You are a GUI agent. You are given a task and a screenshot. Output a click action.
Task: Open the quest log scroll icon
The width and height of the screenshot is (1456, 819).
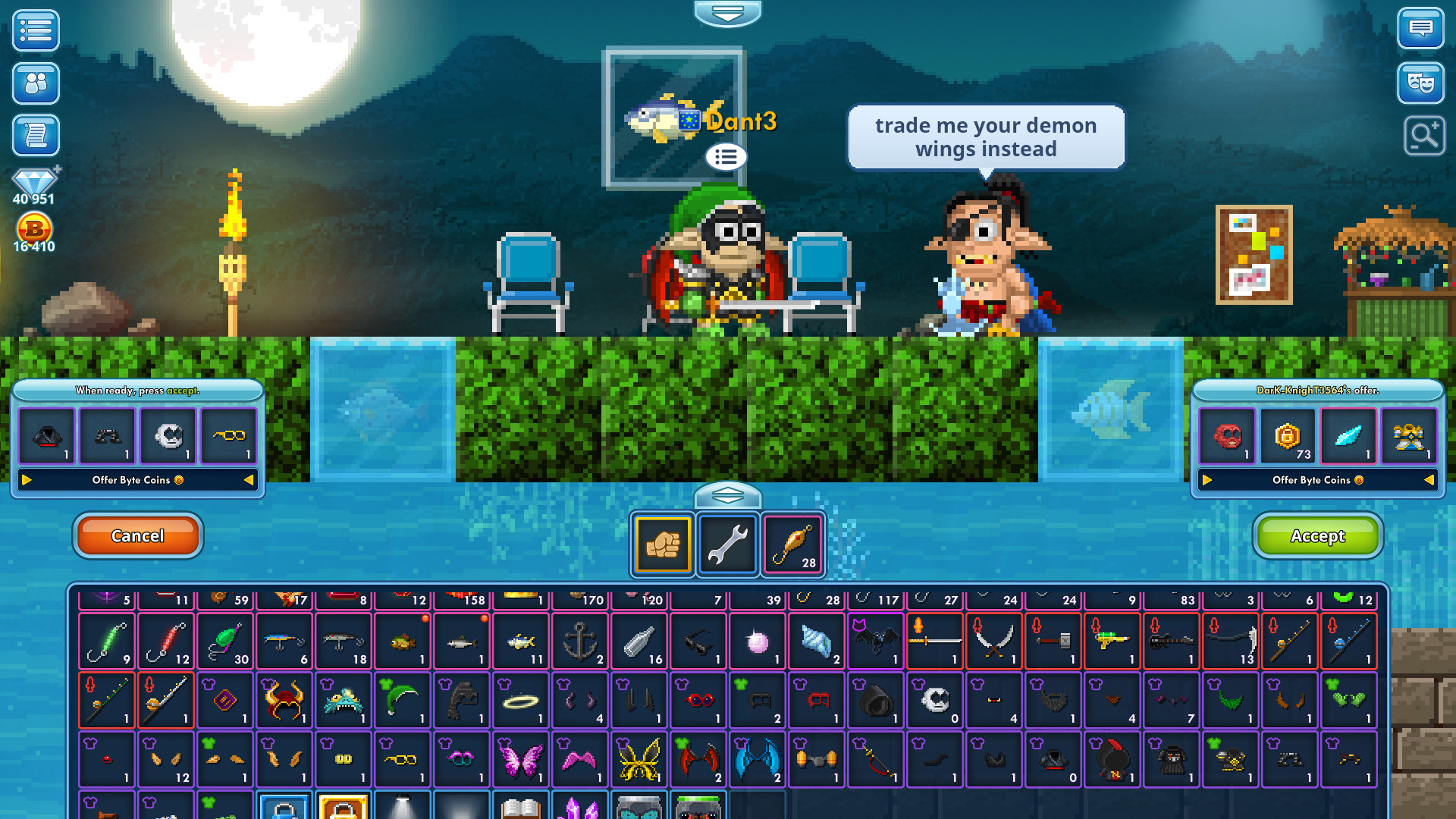click(35, 136)
